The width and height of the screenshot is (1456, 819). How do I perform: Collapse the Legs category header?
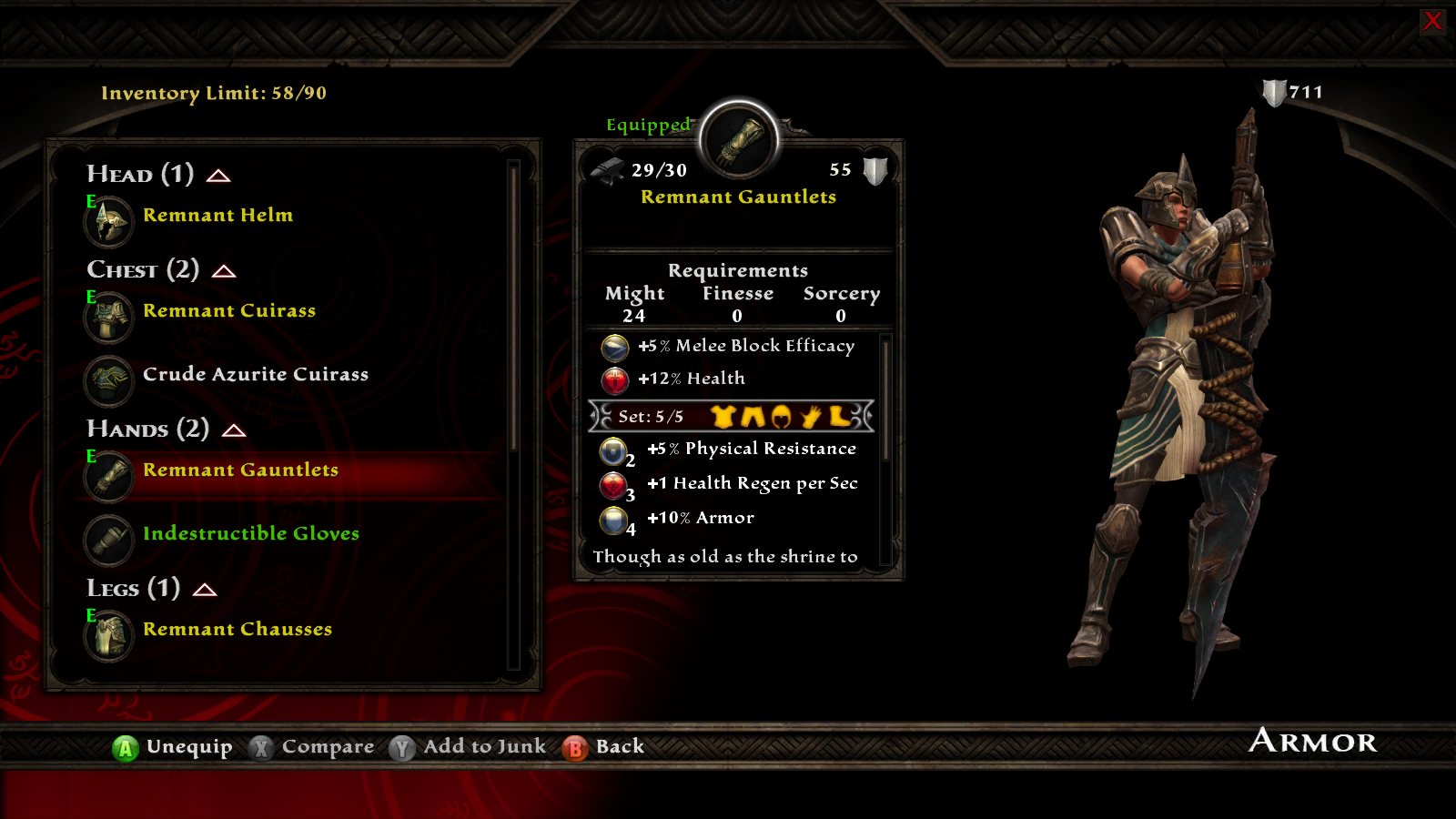pyautogui.click(x=205, y=590)
